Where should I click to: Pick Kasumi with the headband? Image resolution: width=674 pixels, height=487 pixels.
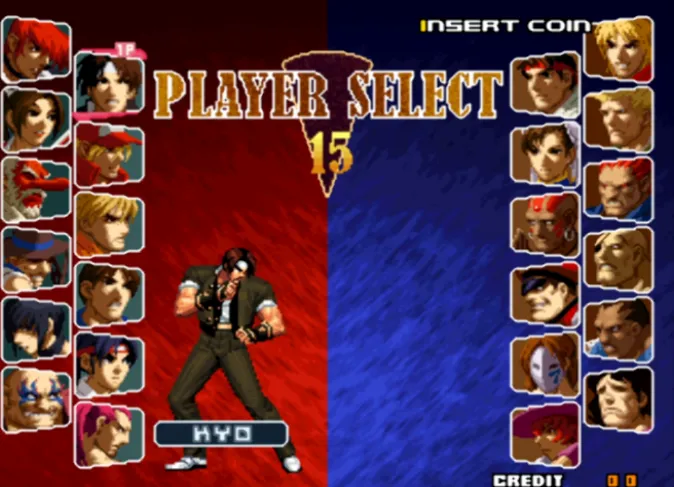tap(108, 365)
